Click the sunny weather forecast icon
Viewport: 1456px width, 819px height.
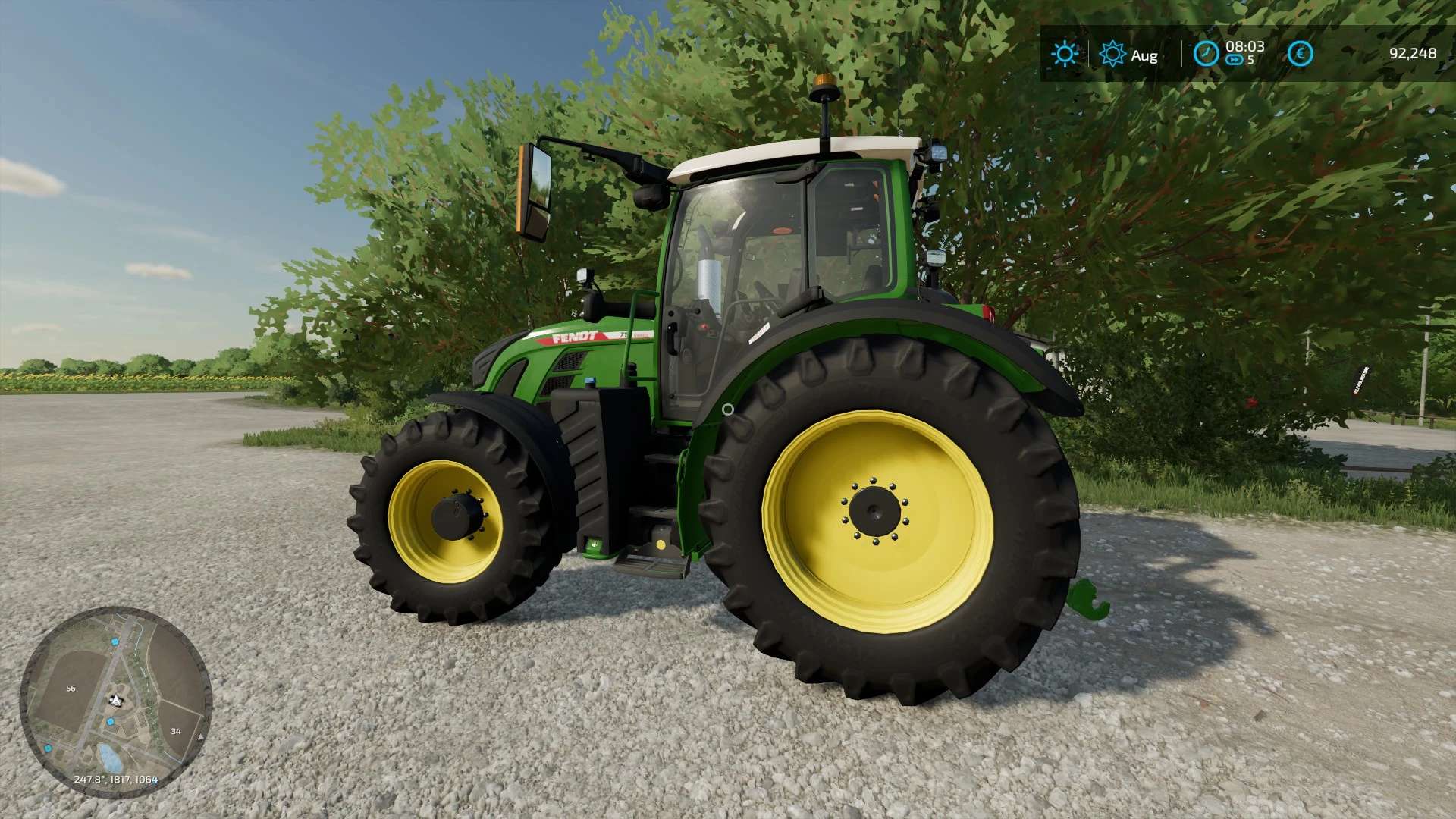point(1065,54)
